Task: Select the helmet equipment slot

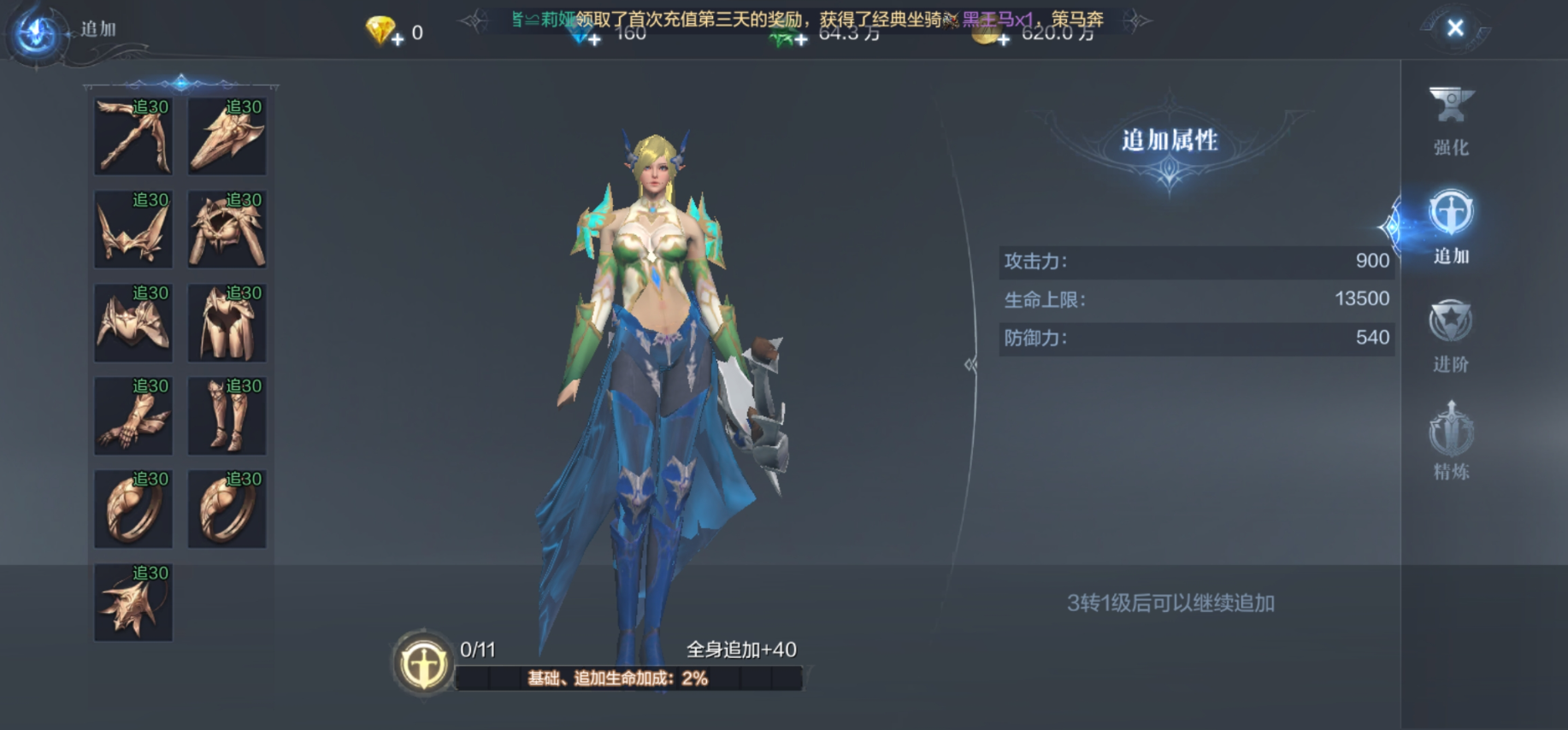Action: 227,137
